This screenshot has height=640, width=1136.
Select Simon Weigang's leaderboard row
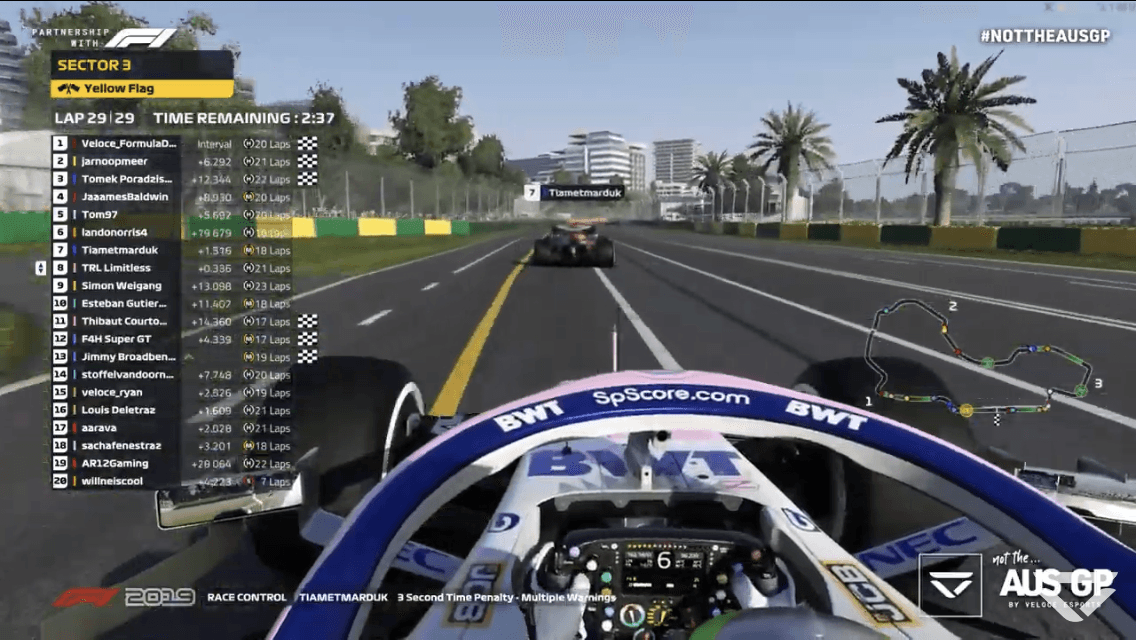[121, 286]
